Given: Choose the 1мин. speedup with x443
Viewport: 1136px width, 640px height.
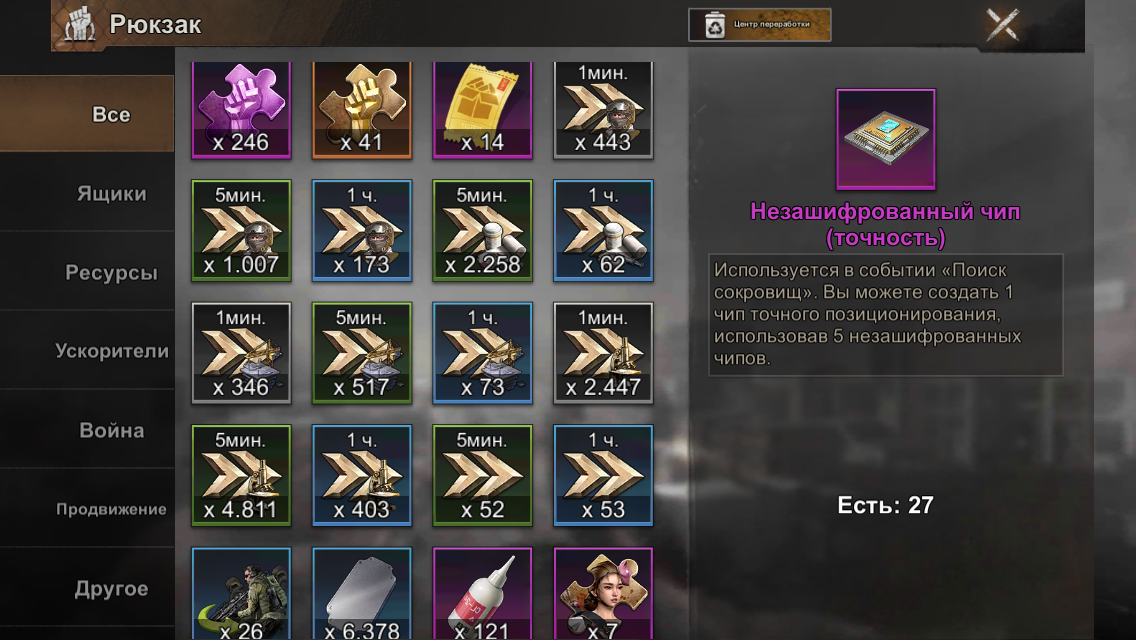Looking at the screenshot, I should [603, 110].
